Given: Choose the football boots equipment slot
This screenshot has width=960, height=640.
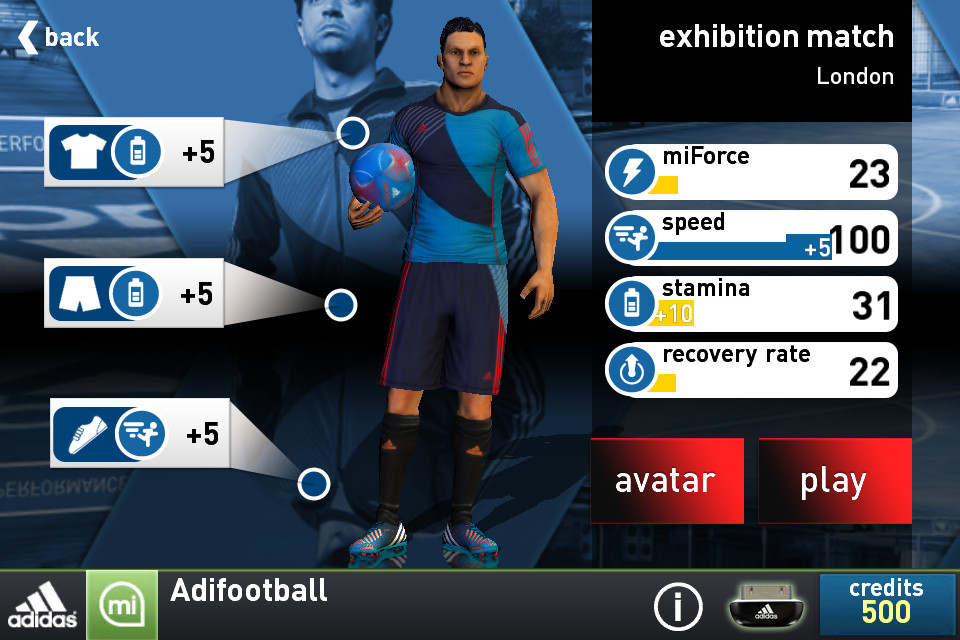Looking at the screenshot, I should (x=140, y=434).
